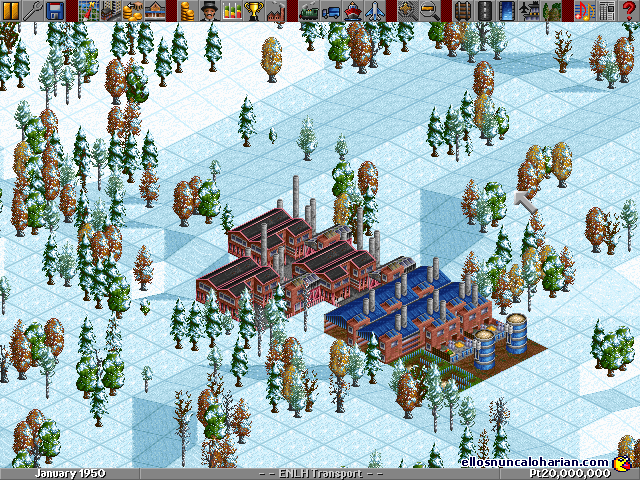Open game options via the wrench icon

click(x=33, y=11)
